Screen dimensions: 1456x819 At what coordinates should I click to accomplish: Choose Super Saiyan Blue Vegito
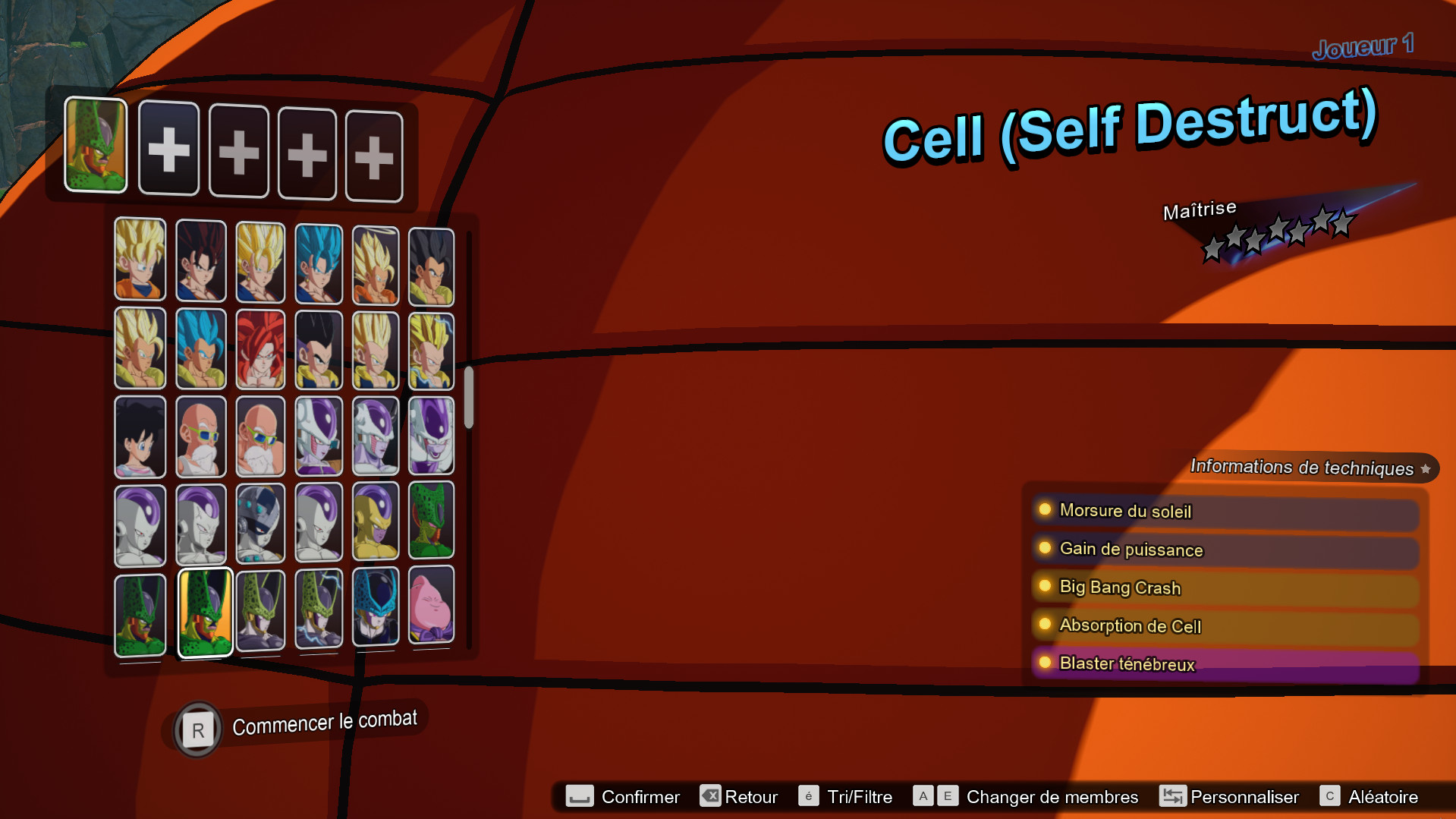[x=319, y=262]
